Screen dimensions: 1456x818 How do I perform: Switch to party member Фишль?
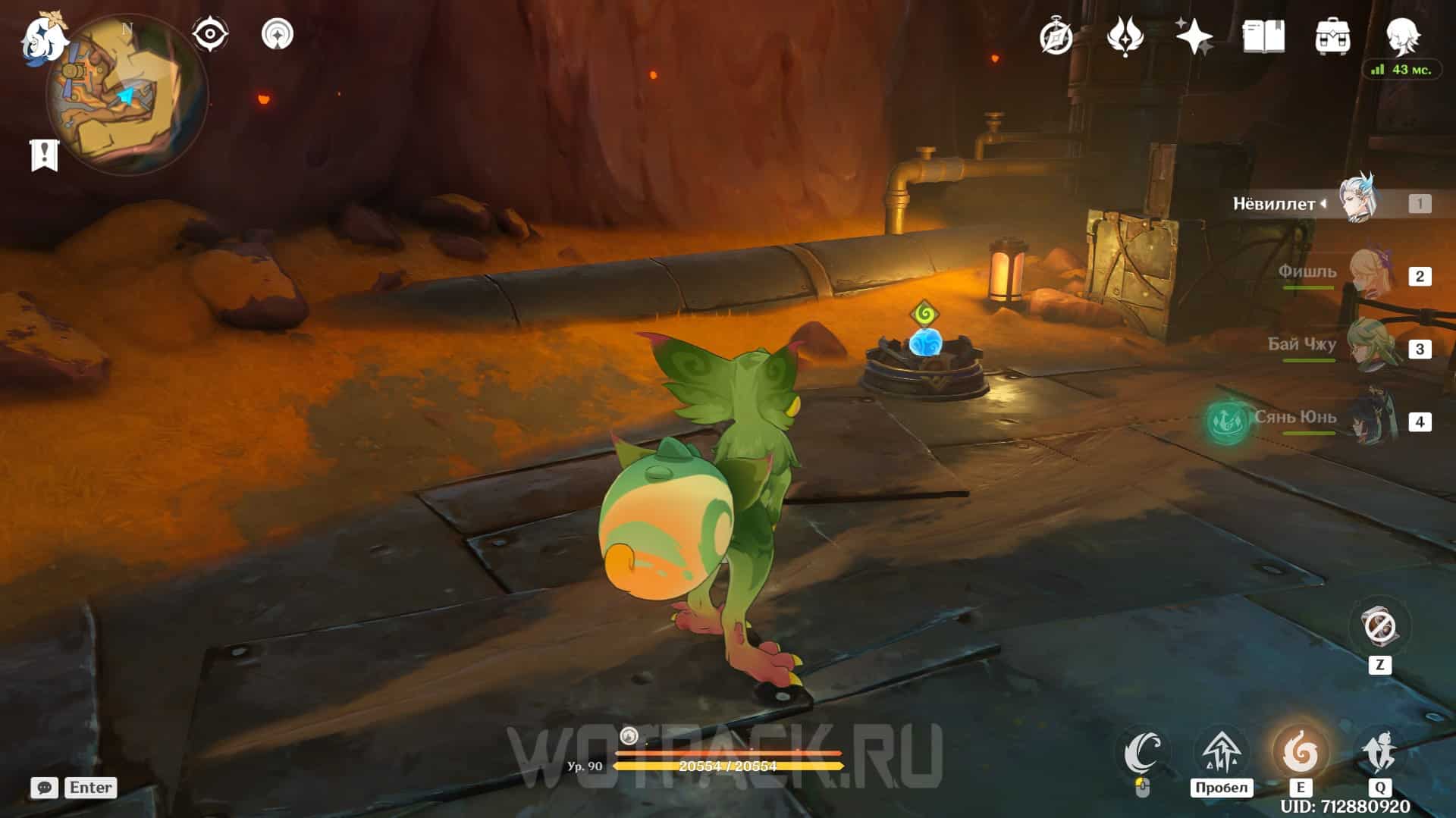point(1370,275)
